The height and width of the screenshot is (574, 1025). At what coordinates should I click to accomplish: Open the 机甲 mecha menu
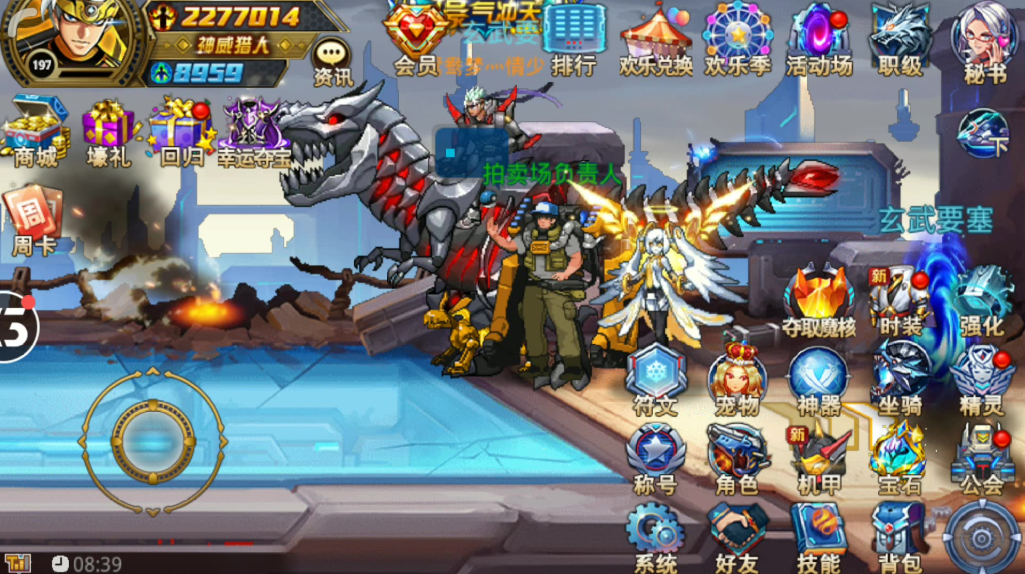(819, 459)
